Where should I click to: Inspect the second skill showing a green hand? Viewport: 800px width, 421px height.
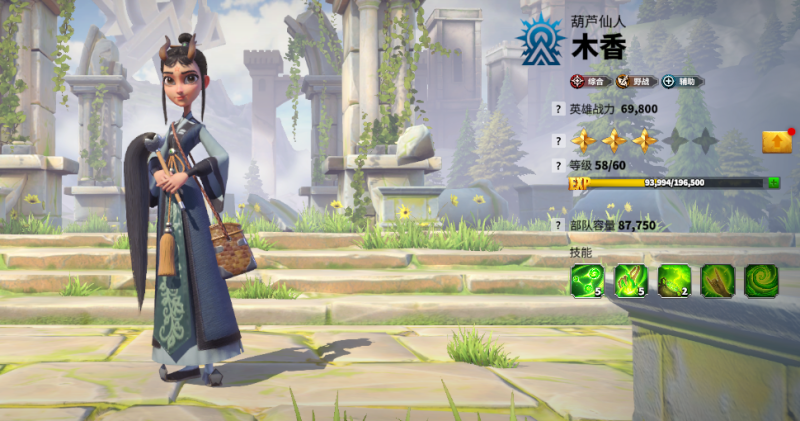click(x=630, y=281)
